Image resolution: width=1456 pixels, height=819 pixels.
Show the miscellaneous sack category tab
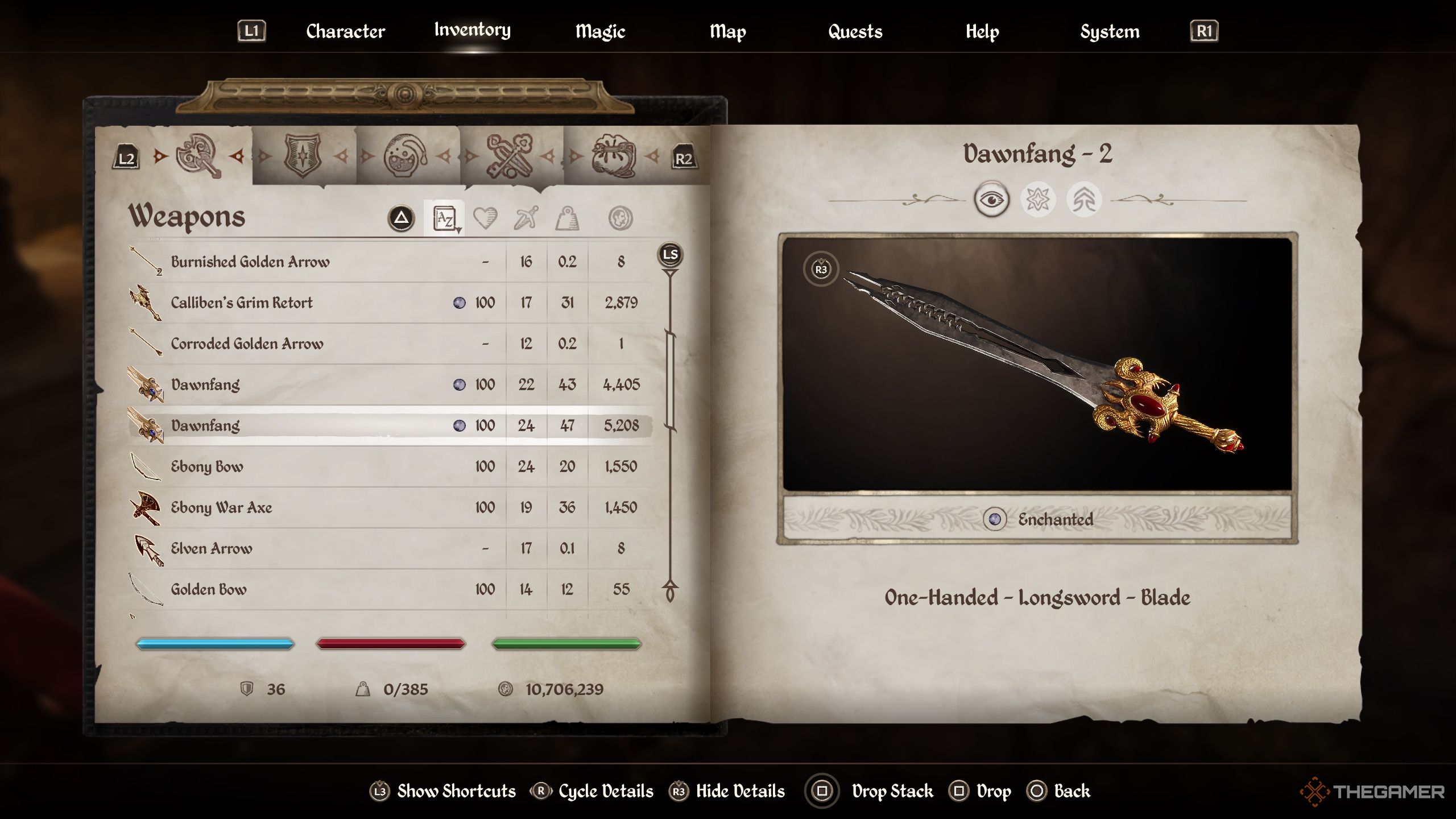click(x=613, y=156)
